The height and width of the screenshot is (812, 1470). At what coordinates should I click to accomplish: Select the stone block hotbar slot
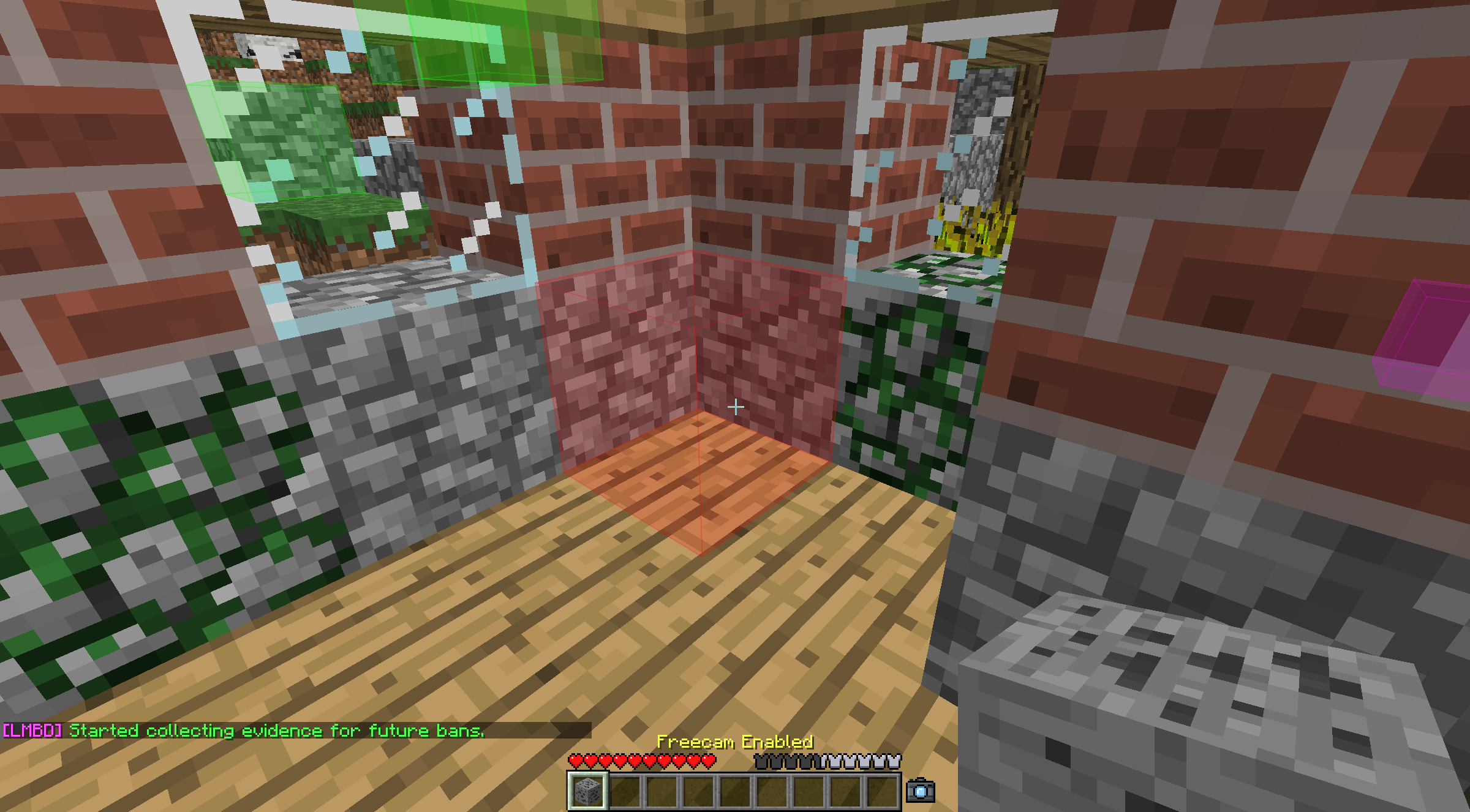pos(588,791)
